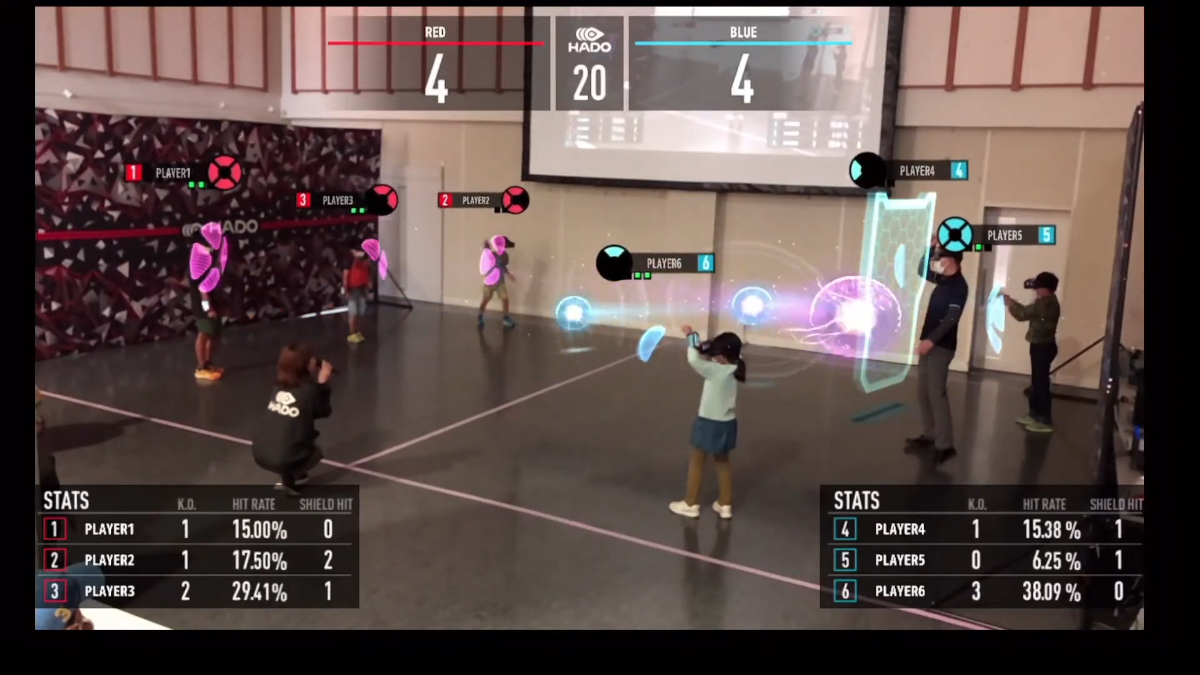1200x675 pixels.
Task: Click the HADO logo on the scoreboard
Action: pos(589,40)
